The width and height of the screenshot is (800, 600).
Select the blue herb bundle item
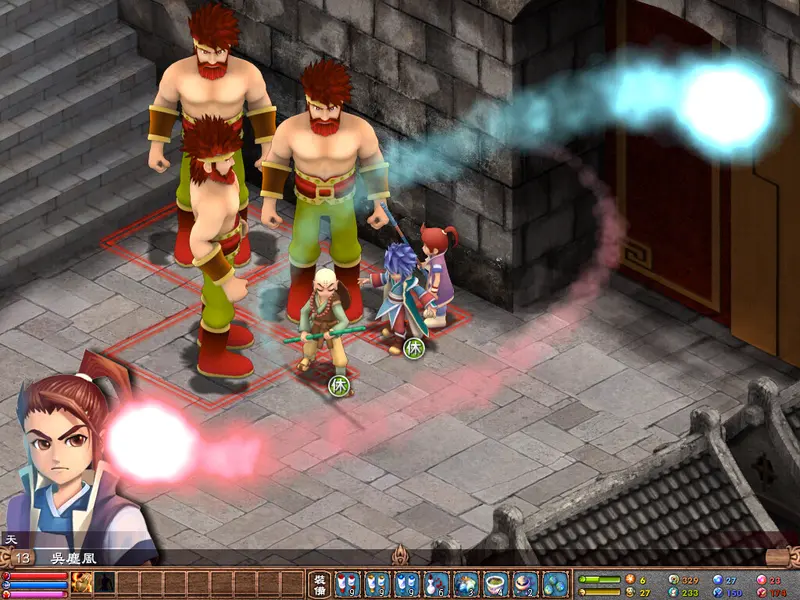point(466,583)
